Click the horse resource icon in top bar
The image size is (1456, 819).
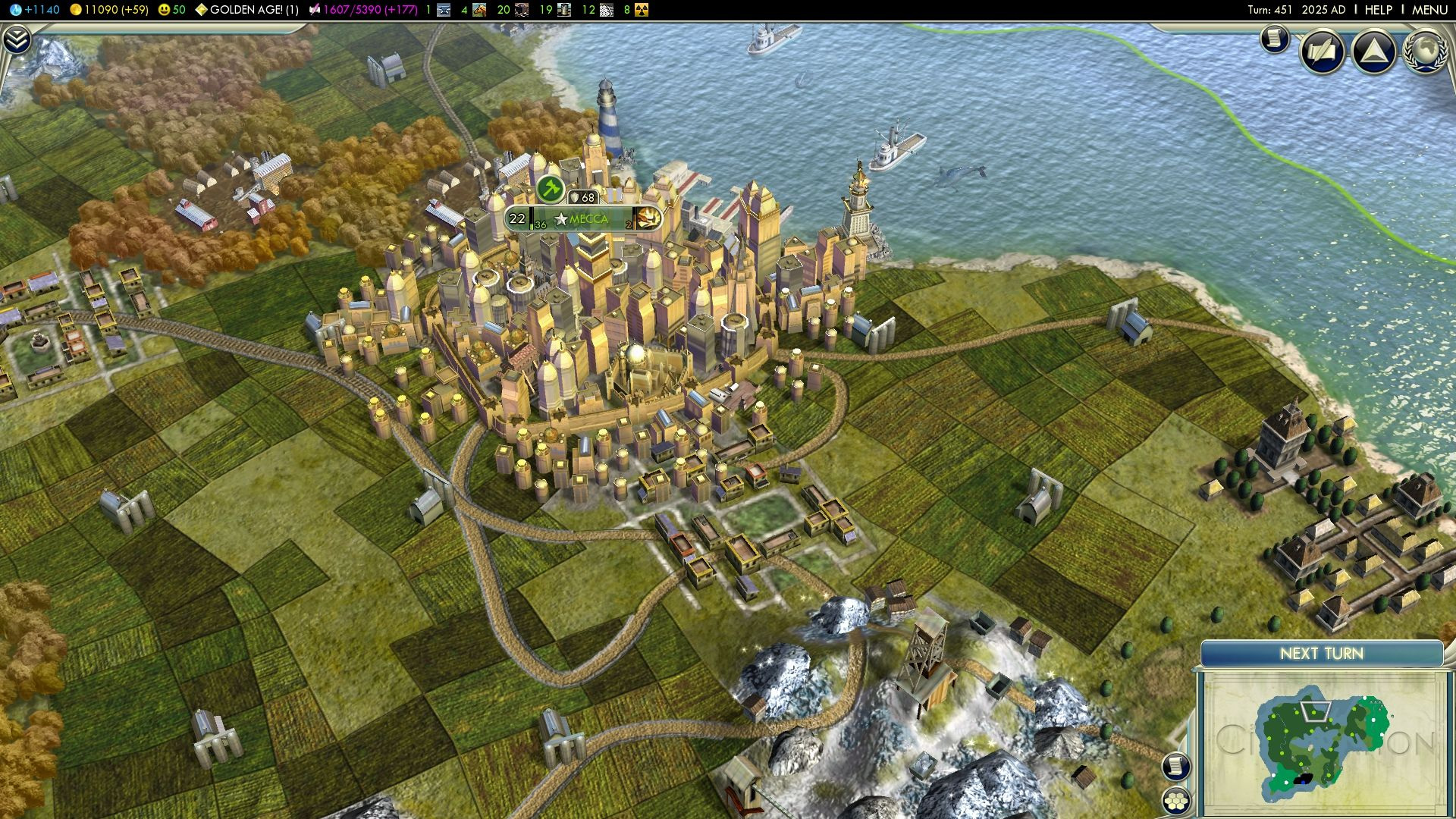point(479,10)
